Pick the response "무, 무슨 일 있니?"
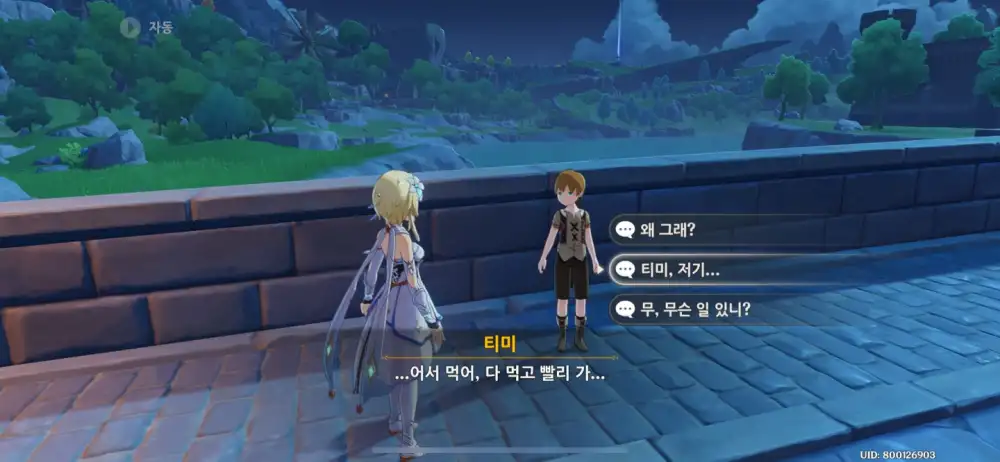 [x=700, y=309]
